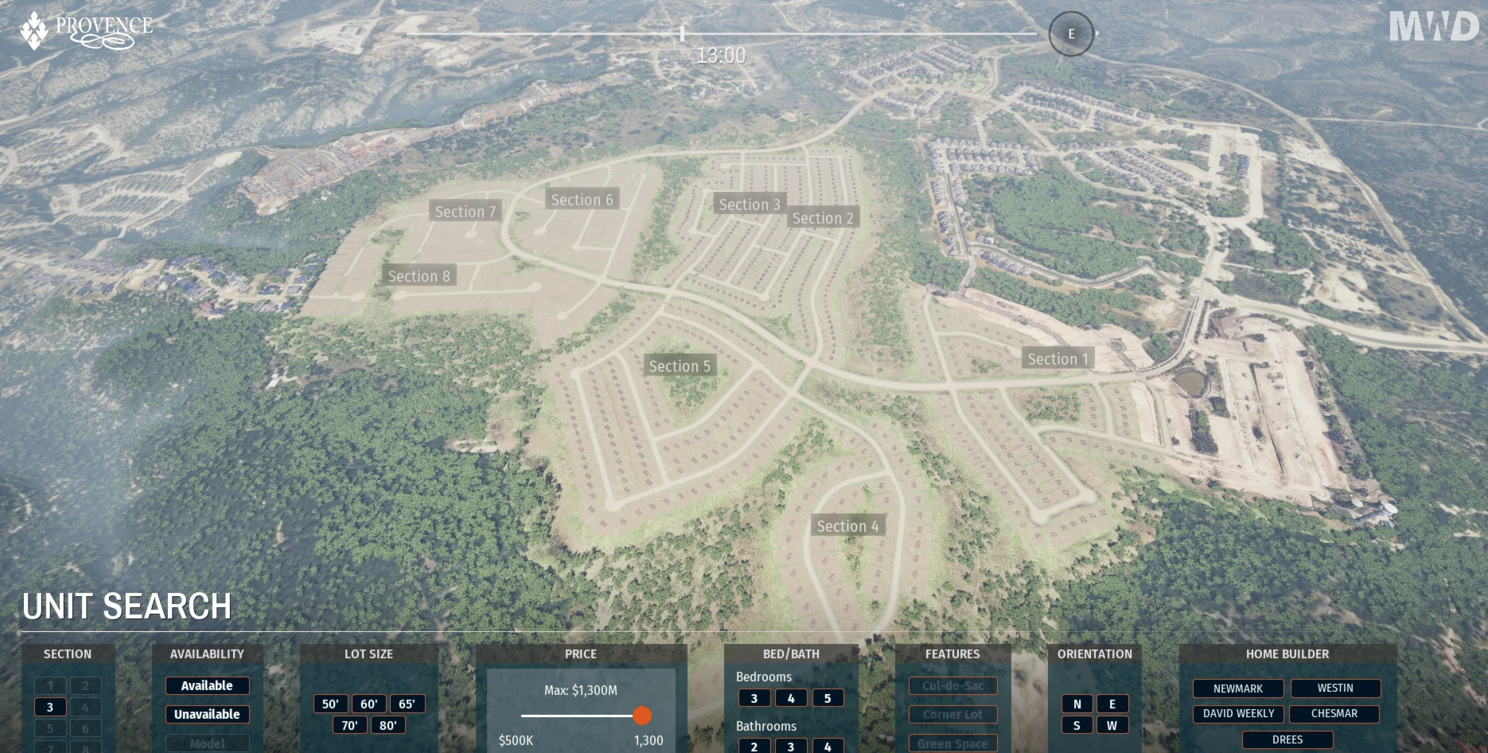Click the orange max price slider handle
The height and width of the screenshot is (753, 1488).
pos(642,715)
